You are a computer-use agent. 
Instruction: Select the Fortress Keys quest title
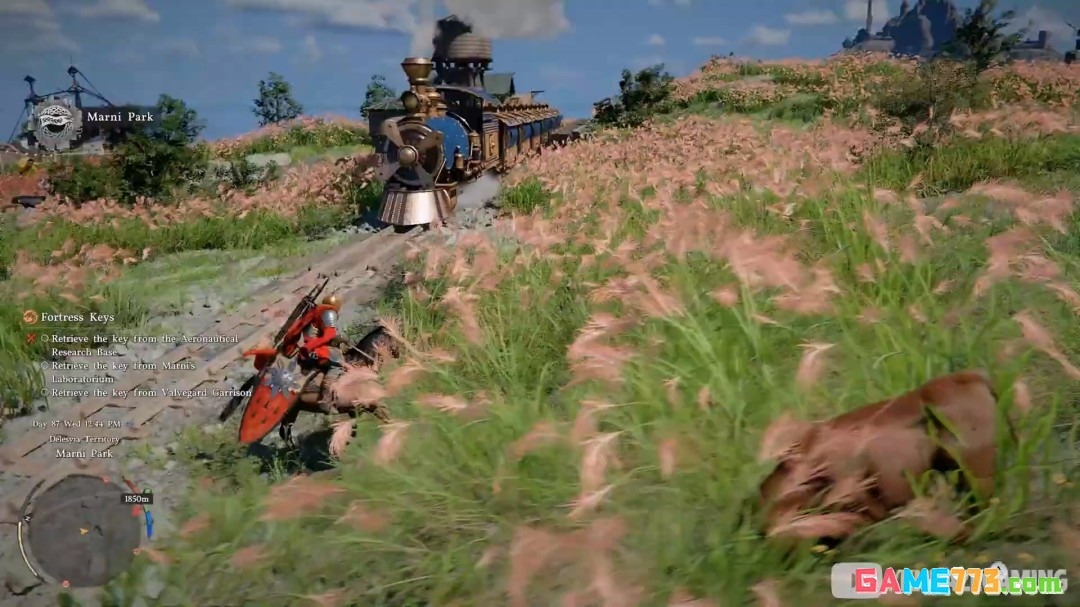coord(76,317)
